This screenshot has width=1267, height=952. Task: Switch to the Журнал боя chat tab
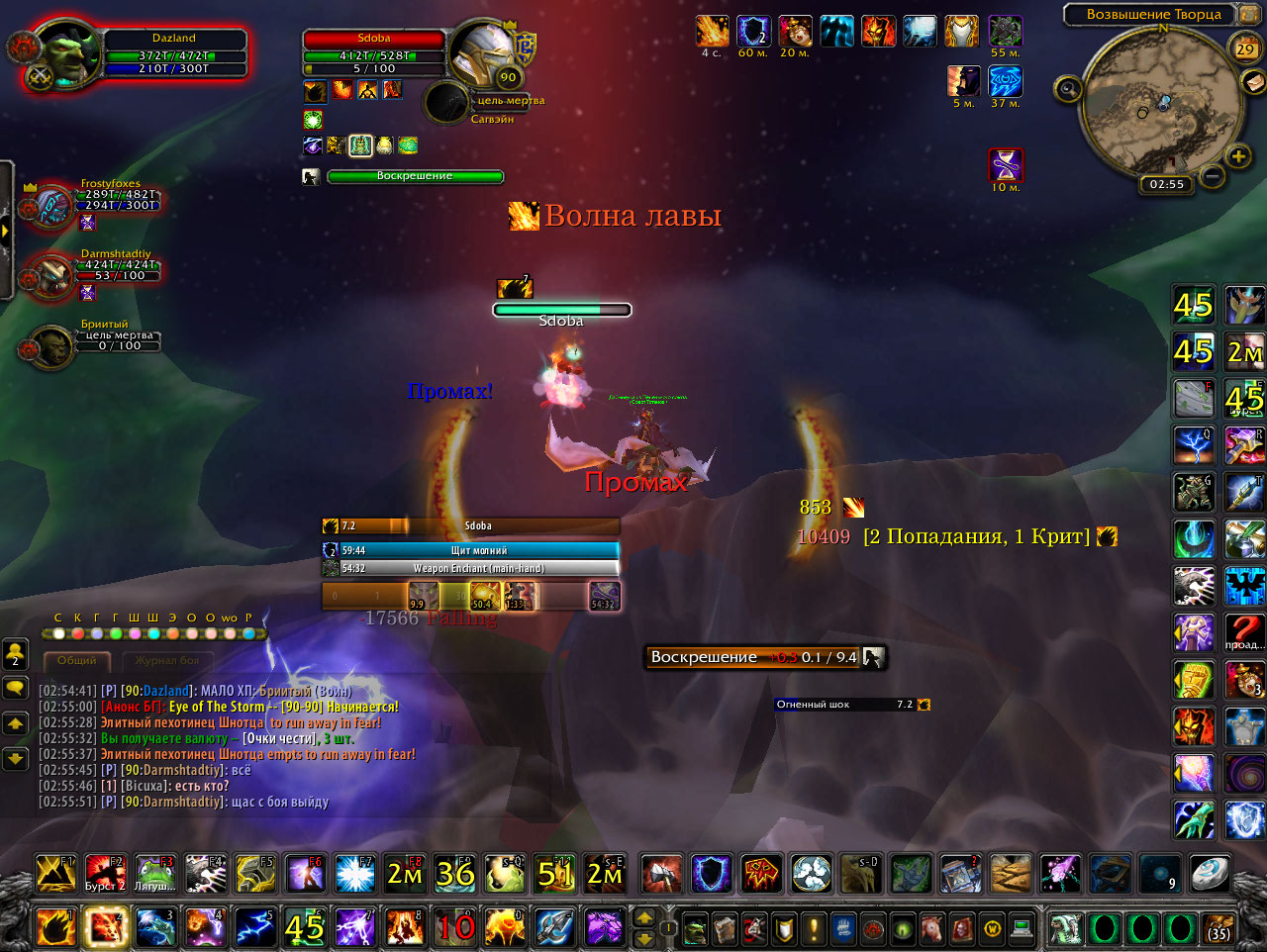pyautogui.click(x=167, y=660)
